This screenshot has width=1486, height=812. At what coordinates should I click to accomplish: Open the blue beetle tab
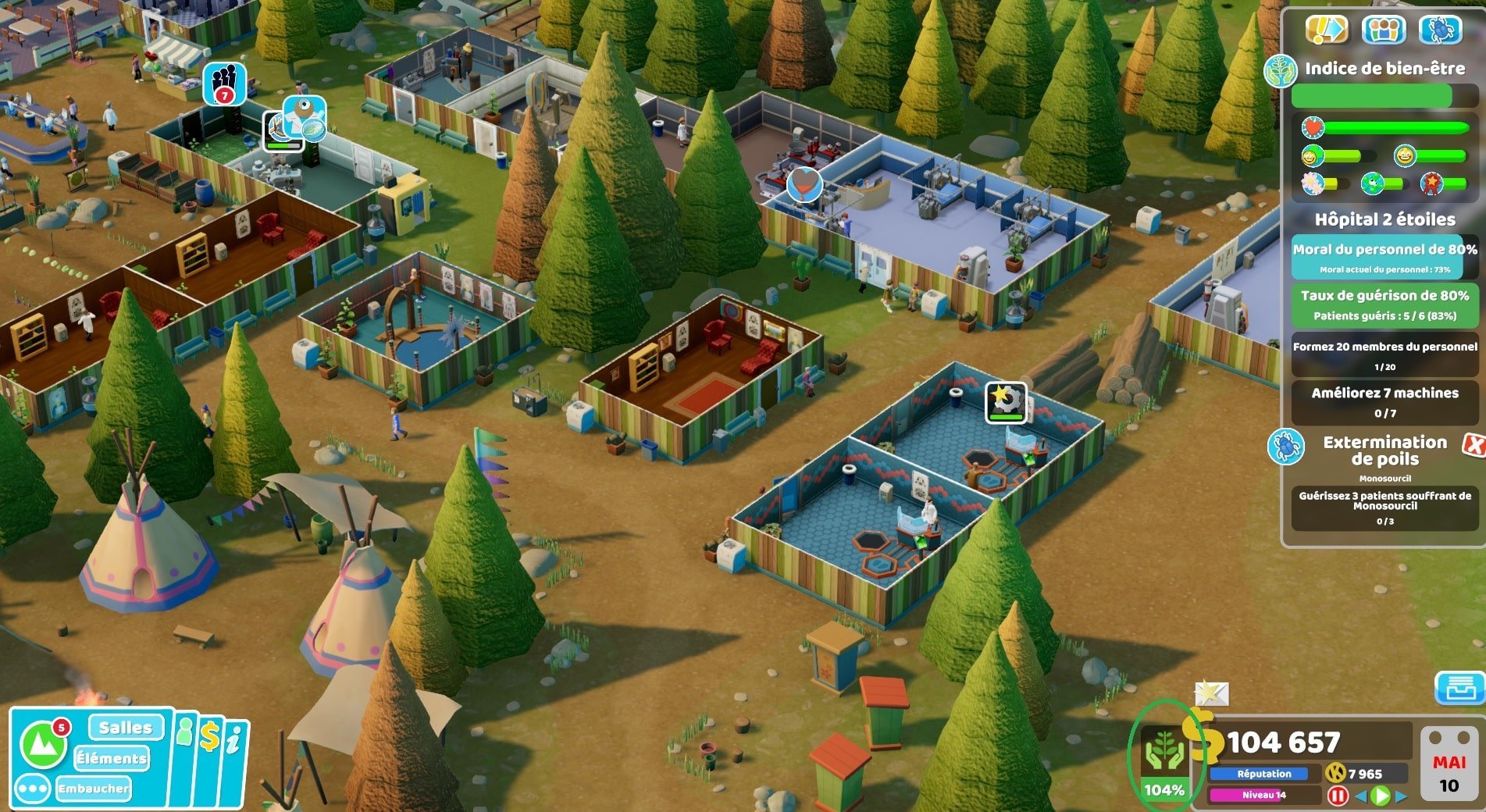(1440, 30)
